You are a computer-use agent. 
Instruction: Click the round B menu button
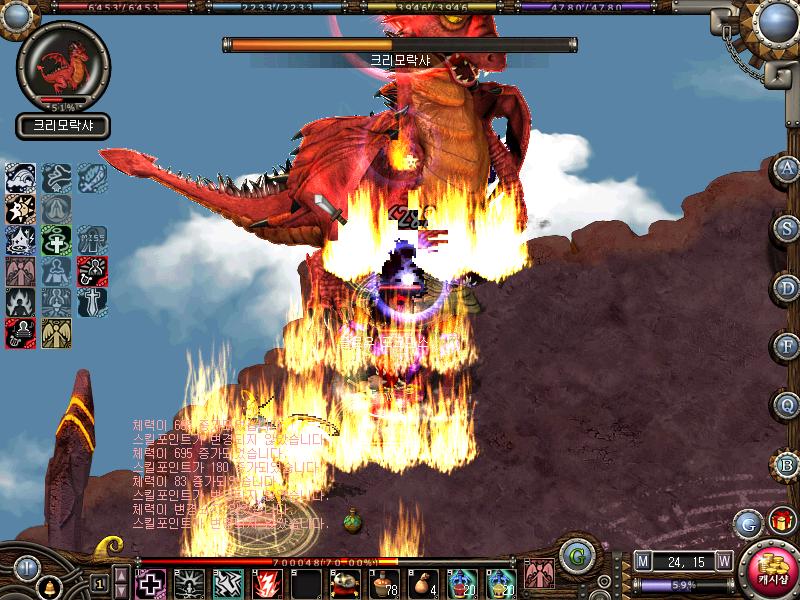click(x=787, y=465)
